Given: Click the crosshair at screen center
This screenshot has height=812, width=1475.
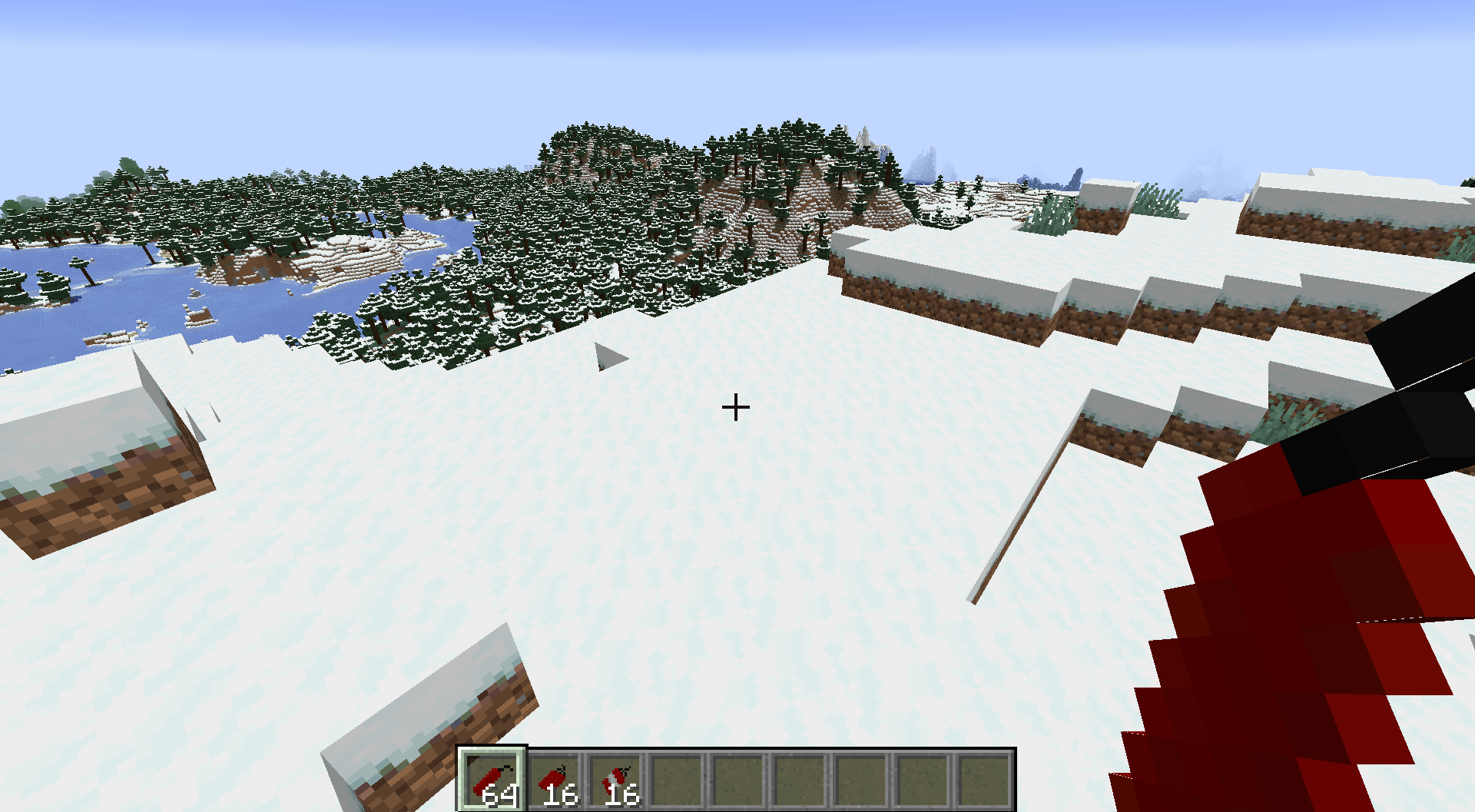Looking at the screenshot, I should [735, 406].
